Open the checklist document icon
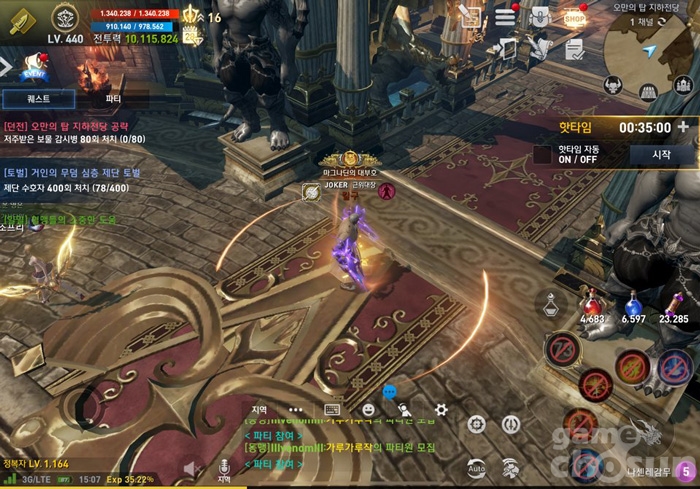The height and width of the screenshot is (489, 700). (x=573, y=48)
